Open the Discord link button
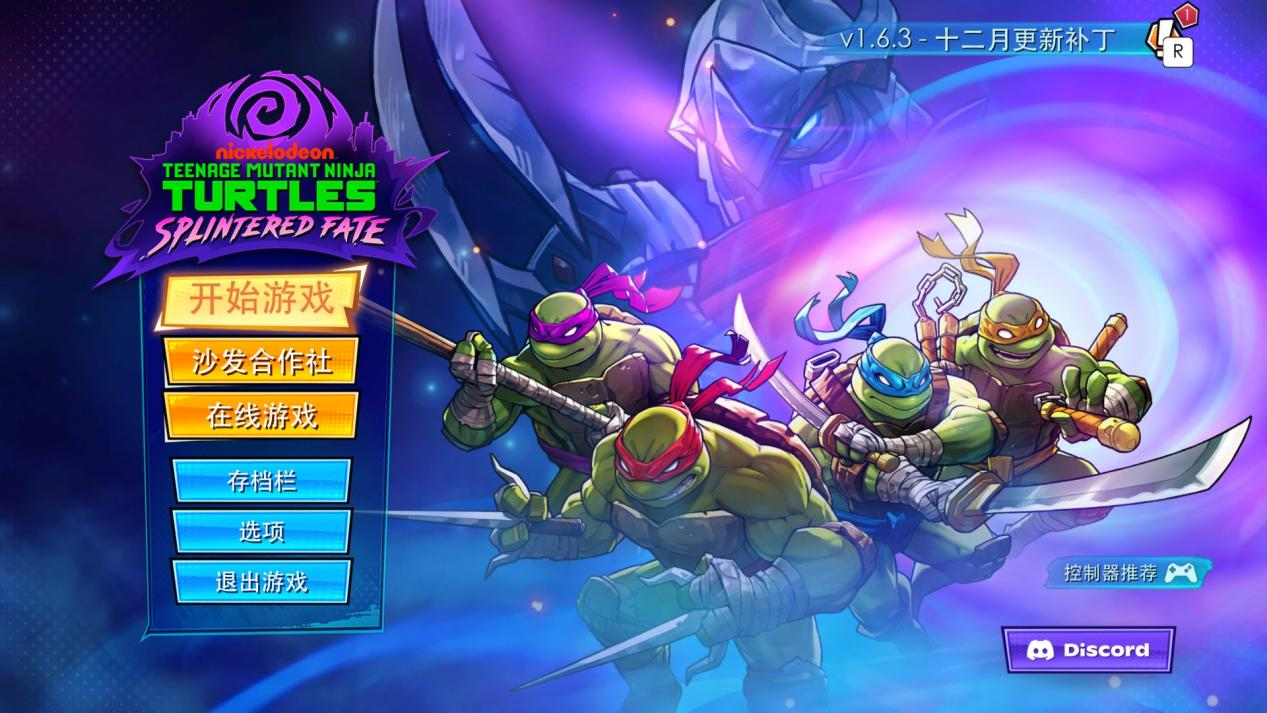 (x=1088, y=650)
